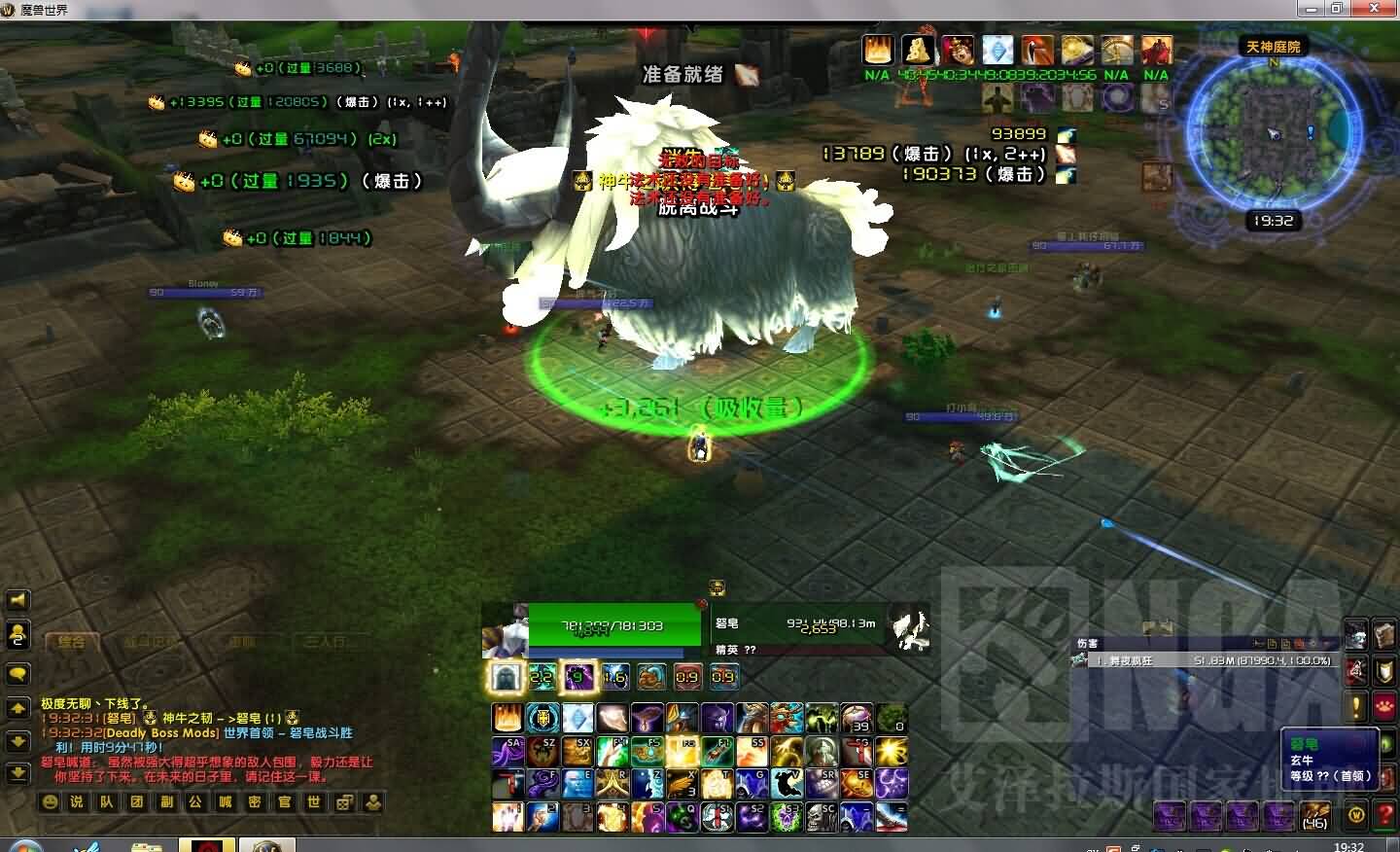Screen dimensions: 1400x852
Task: Click the language icon at the chat bar's end
Action: point(372,802)
